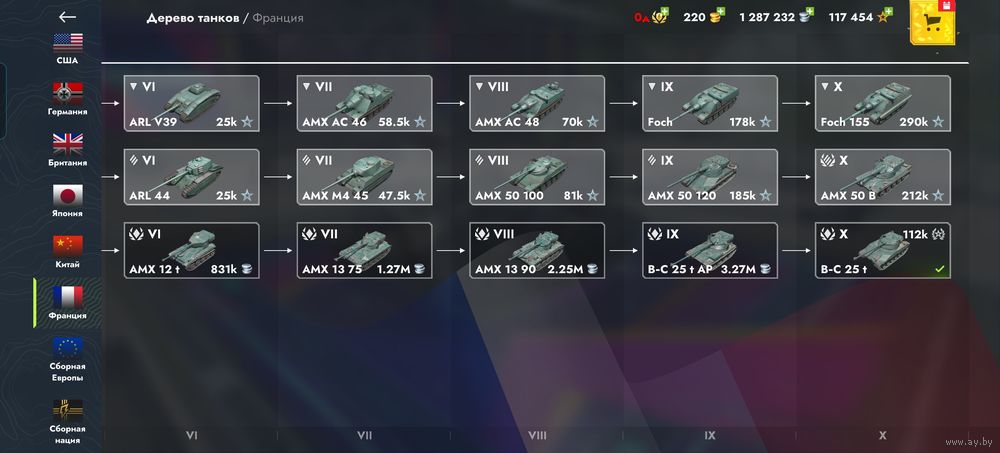Choose the Китай nation tab

tap(67, 252)
